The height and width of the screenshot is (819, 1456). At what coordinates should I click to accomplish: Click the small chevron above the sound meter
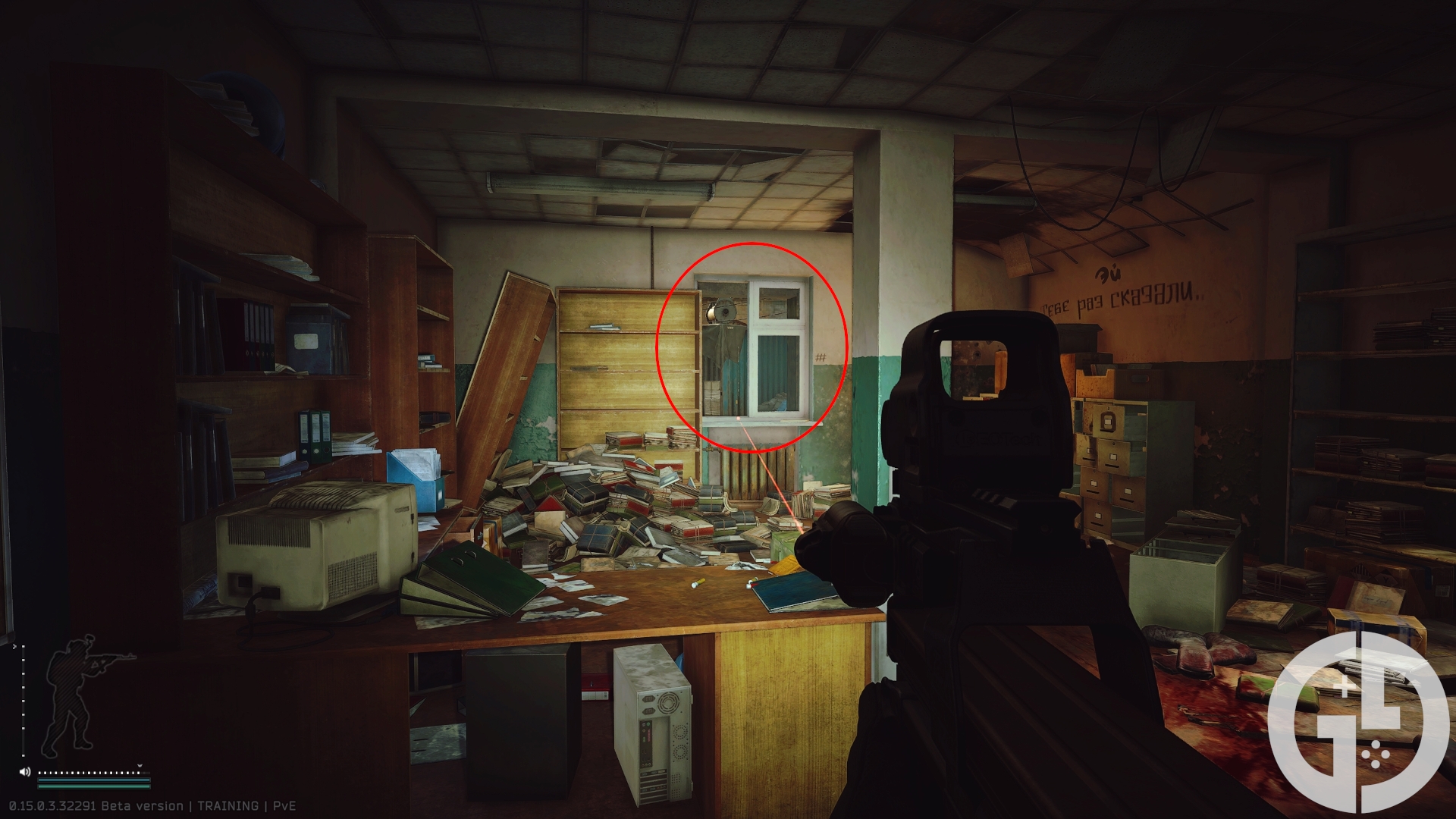pos(140,765)
